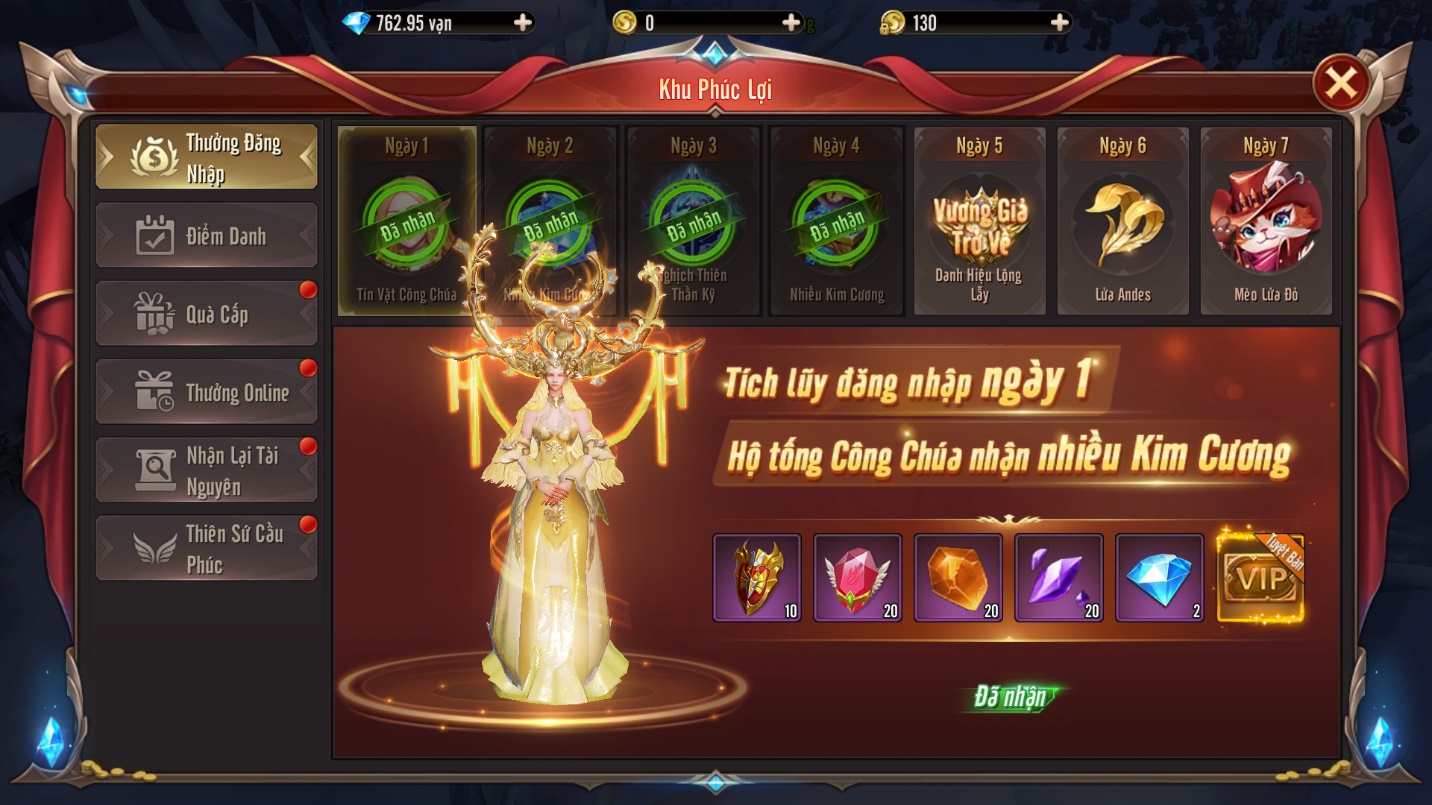This screenshot has height=805, width=1432.
Task: Open Quà Cáp with red notification dot
Action: tap(206, 312)
